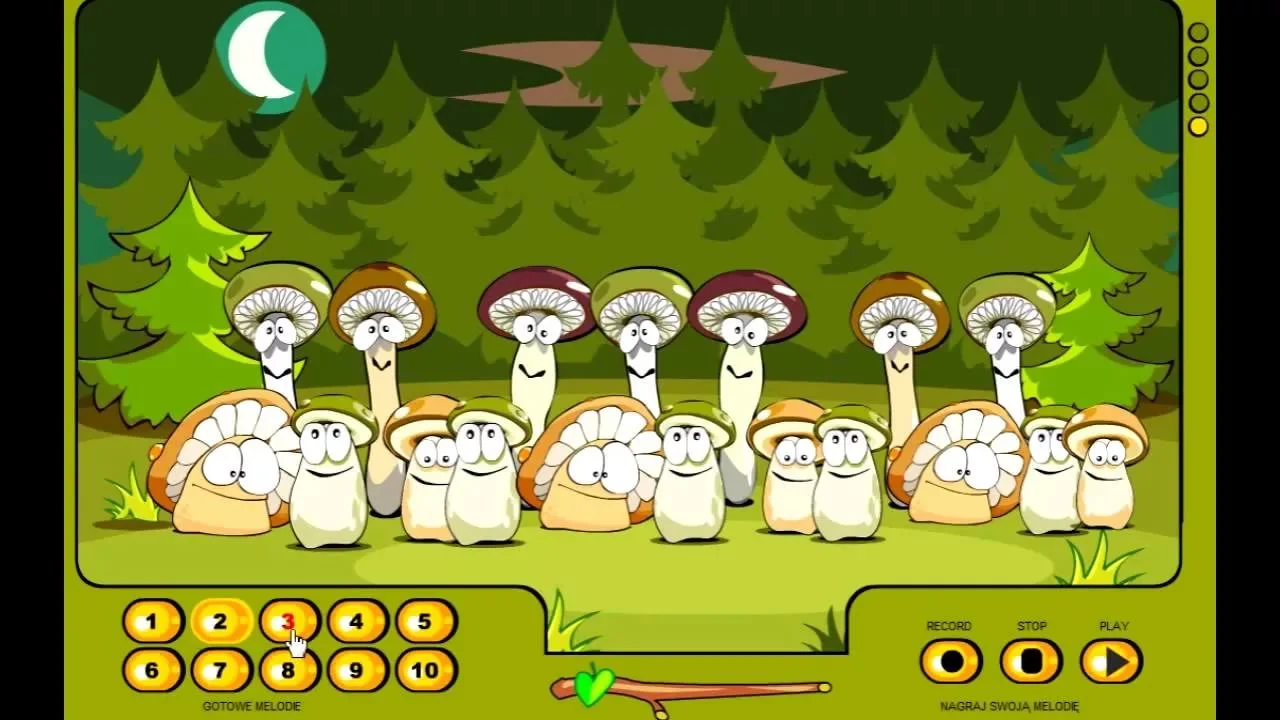The image size is (1280, 720).
Task: Click the green heart leaf on the branch slider
Action: click(596, 685)
